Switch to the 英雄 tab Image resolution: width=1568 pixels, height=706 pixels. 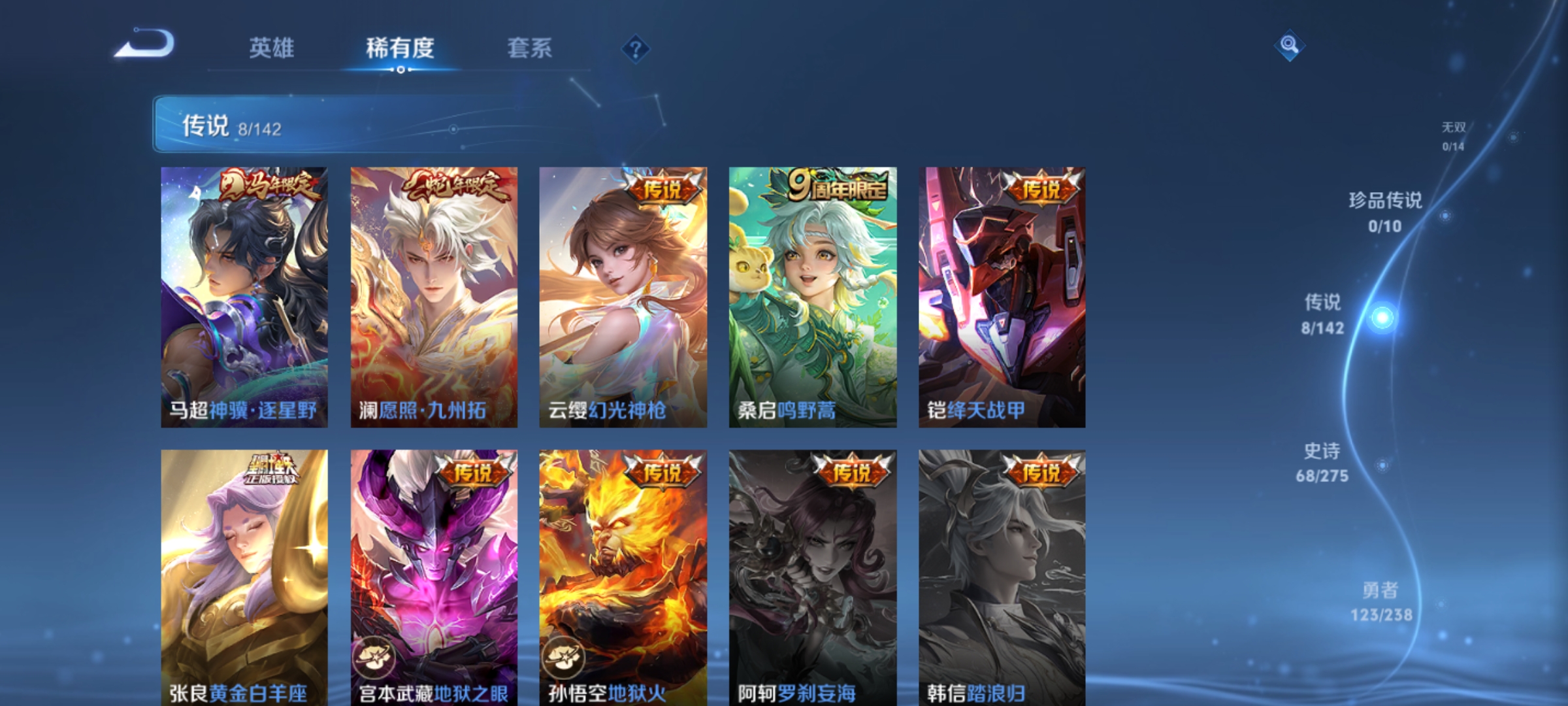click(x=272, y=48)
